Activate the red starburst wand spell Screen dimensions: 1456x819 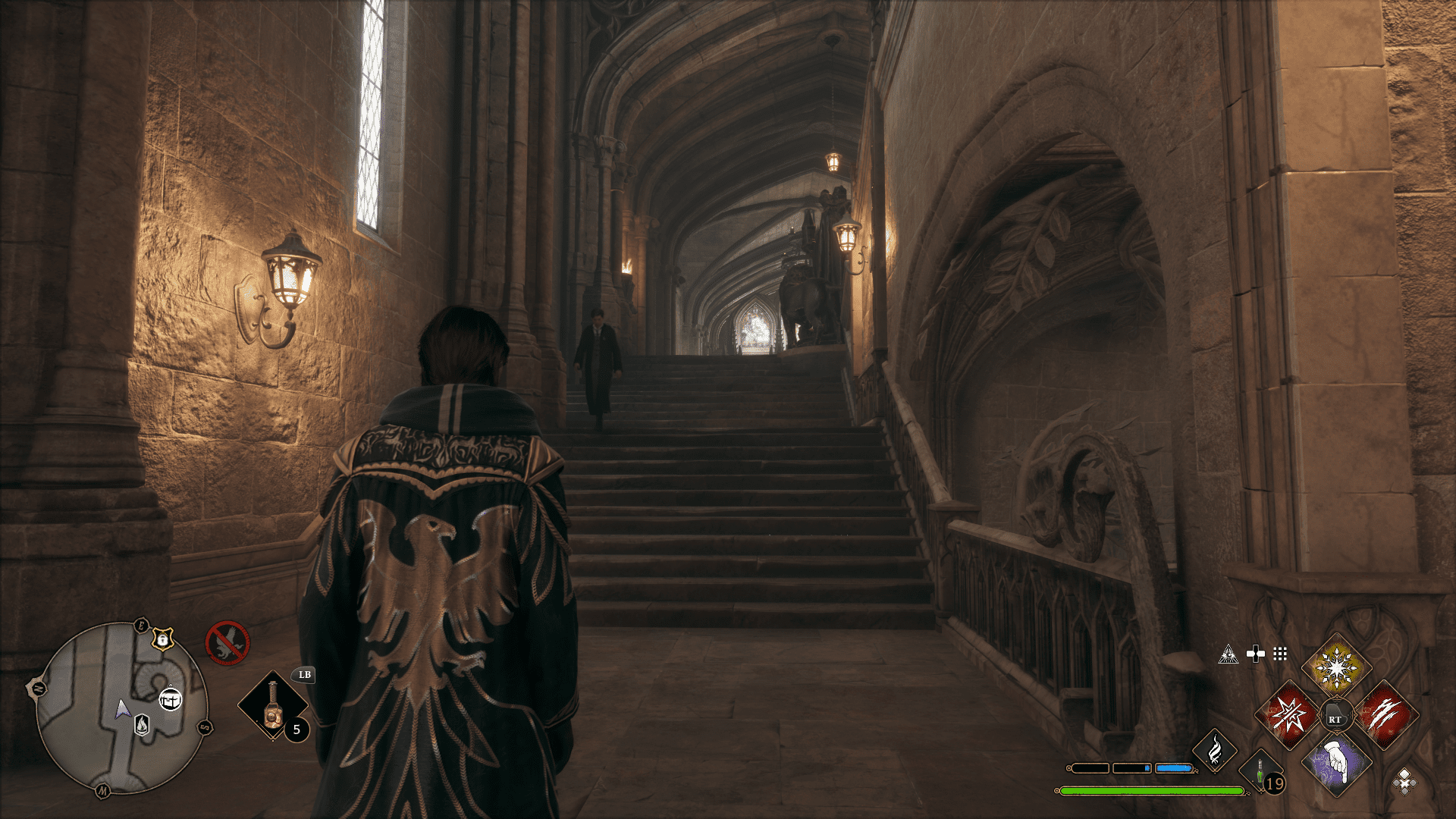pos(1289,715)
